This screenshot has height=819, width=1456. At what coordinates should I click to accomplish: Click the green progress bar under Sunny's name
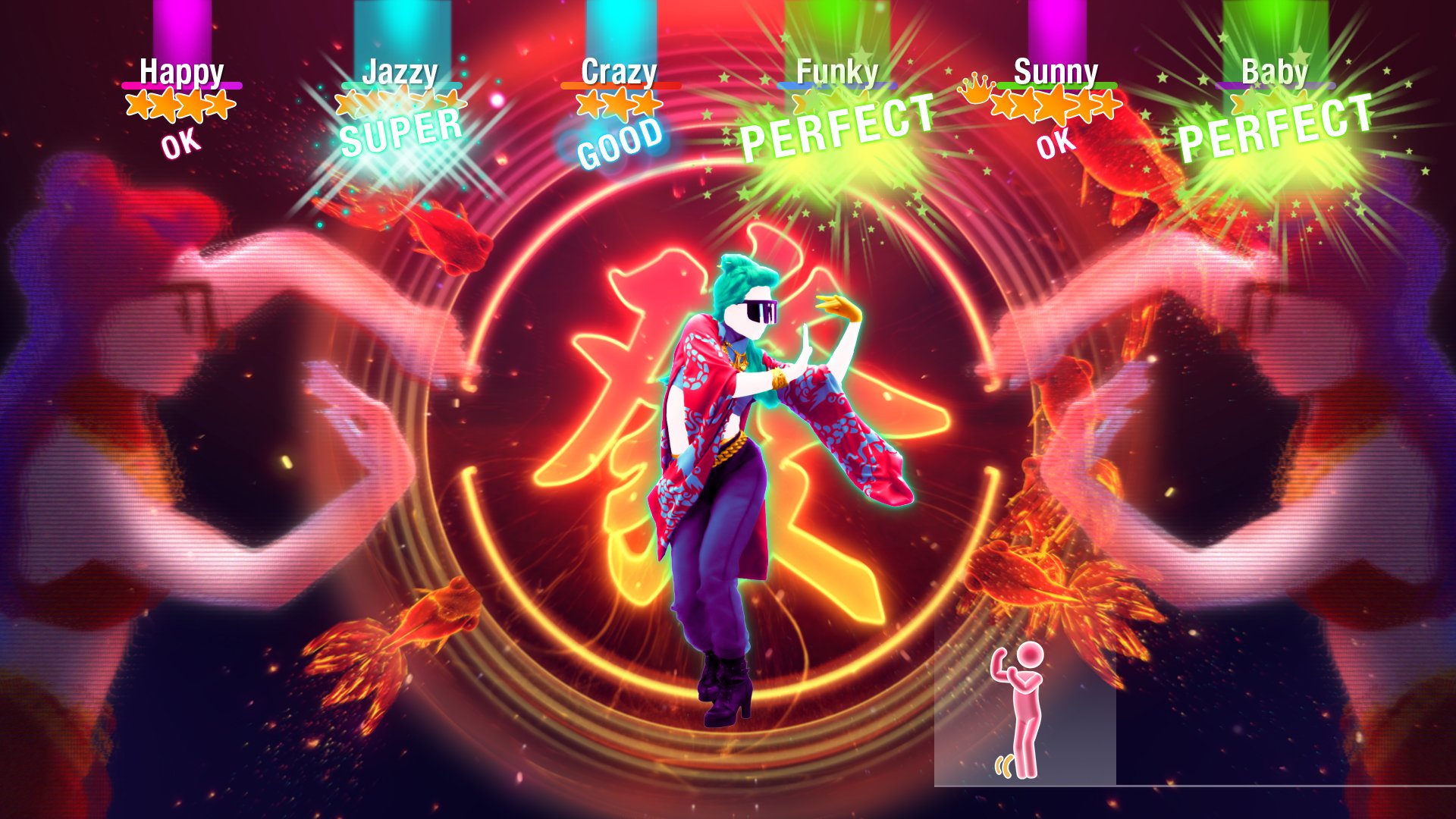point(1058,86)
